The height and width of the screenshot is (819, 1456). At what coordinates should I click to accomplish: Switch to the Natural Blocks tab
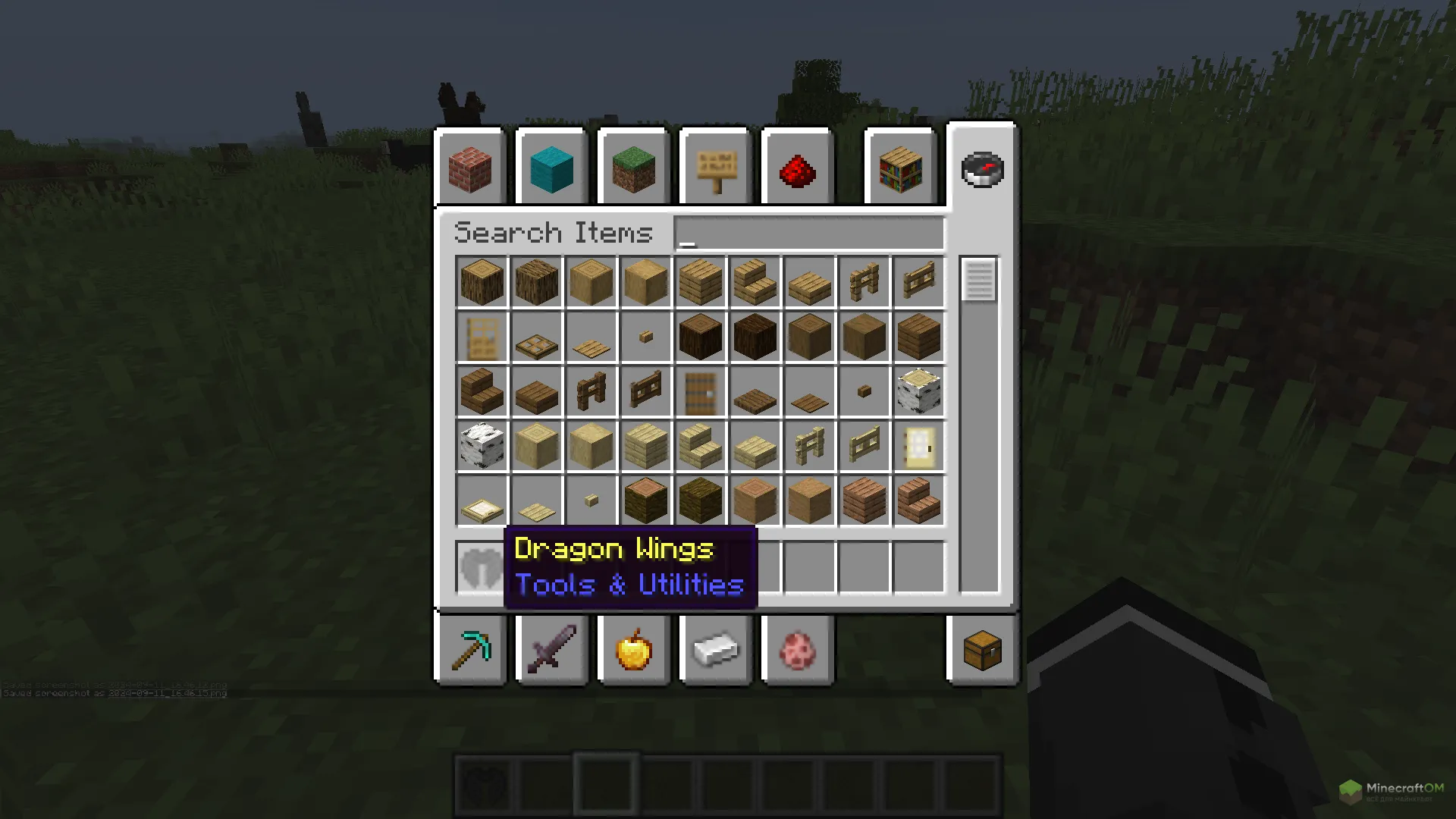click(x=633, y=168)
